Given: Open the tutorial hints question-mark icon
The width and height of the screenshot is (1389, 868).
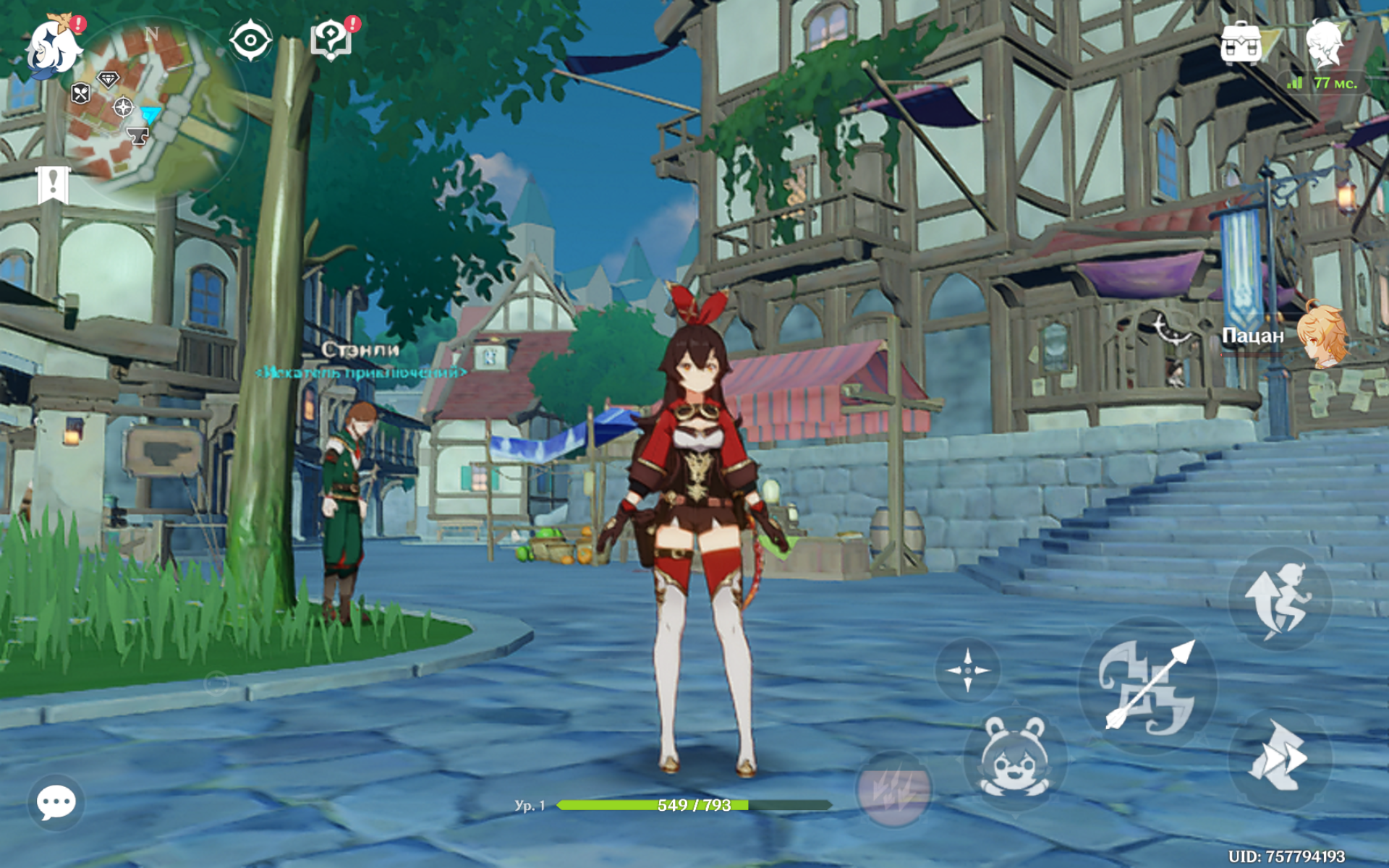Looking at the screenshot, I should coord(331,40).
